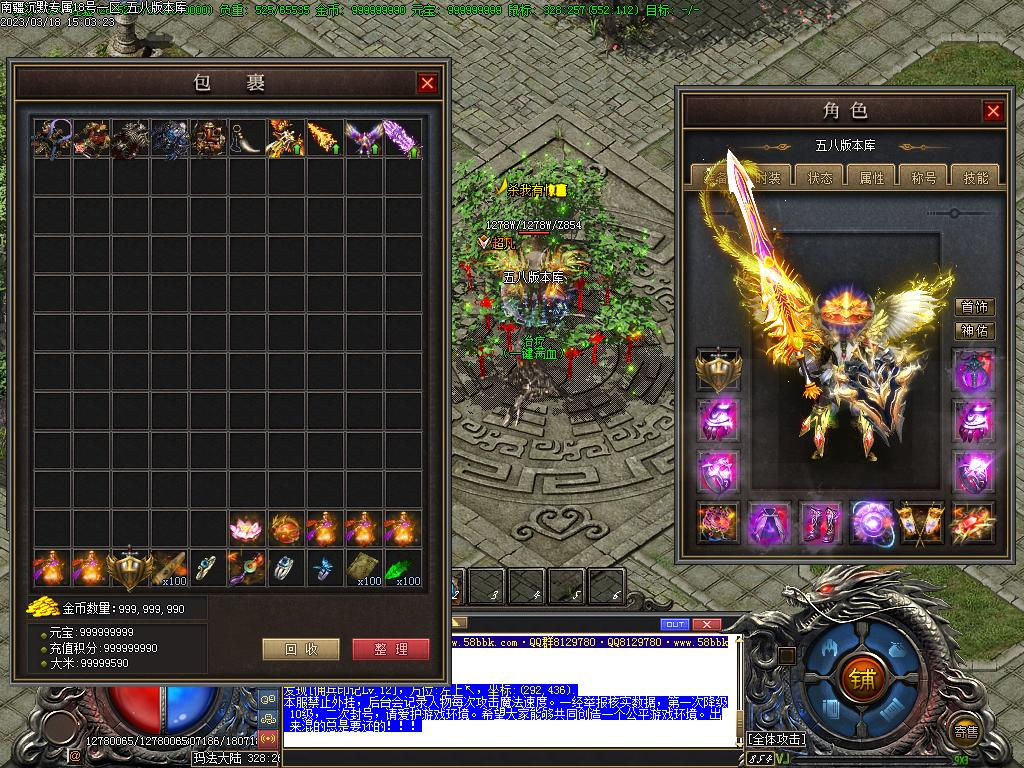
Task: Select the golden shield medal equipment slot
Action: [718, 369]
